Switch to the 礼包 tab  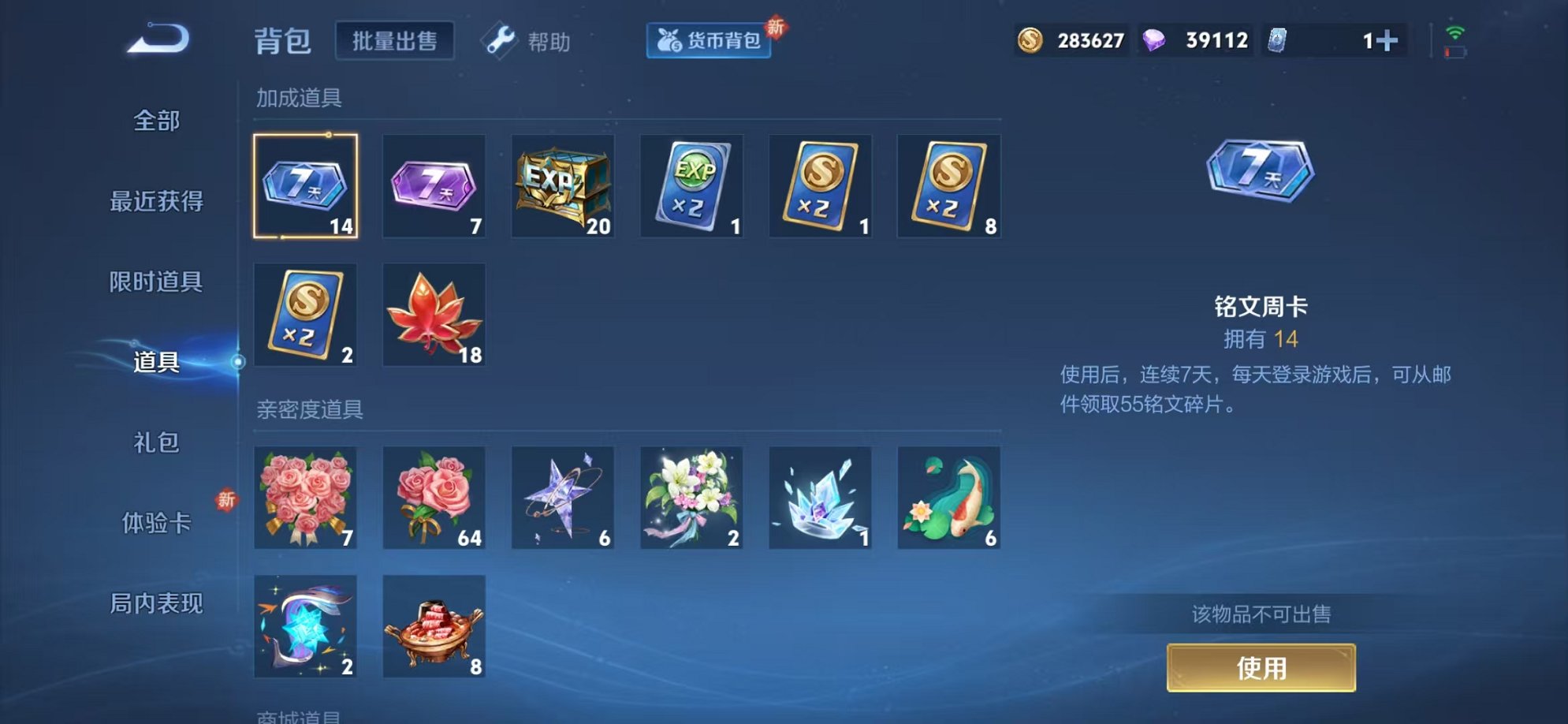point(156,444)
